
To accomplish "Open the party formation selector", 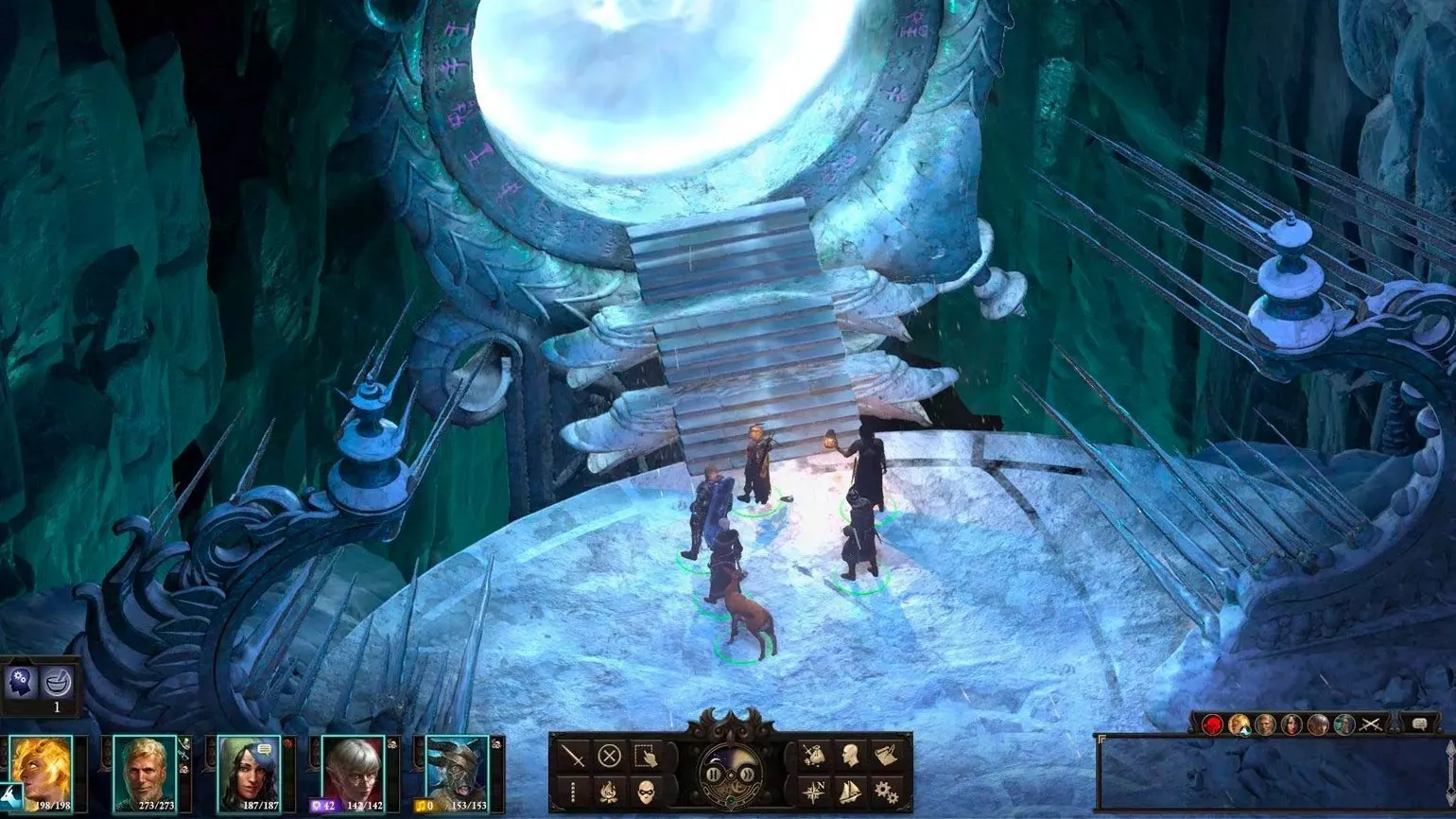I will (574, 790).
